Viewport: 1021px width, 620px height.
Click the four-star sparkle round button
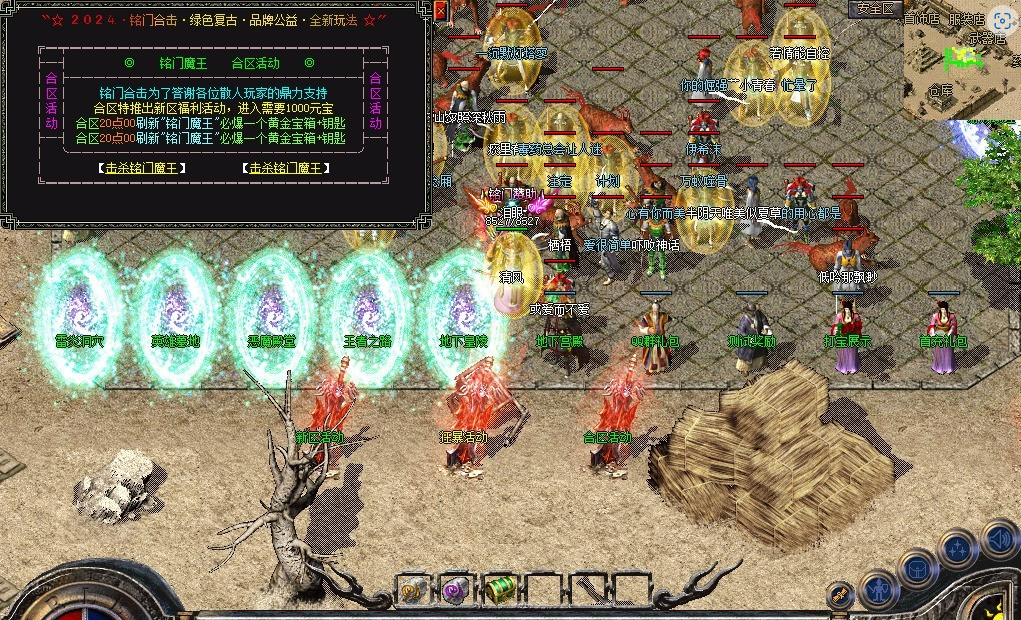tap(958, 549)
